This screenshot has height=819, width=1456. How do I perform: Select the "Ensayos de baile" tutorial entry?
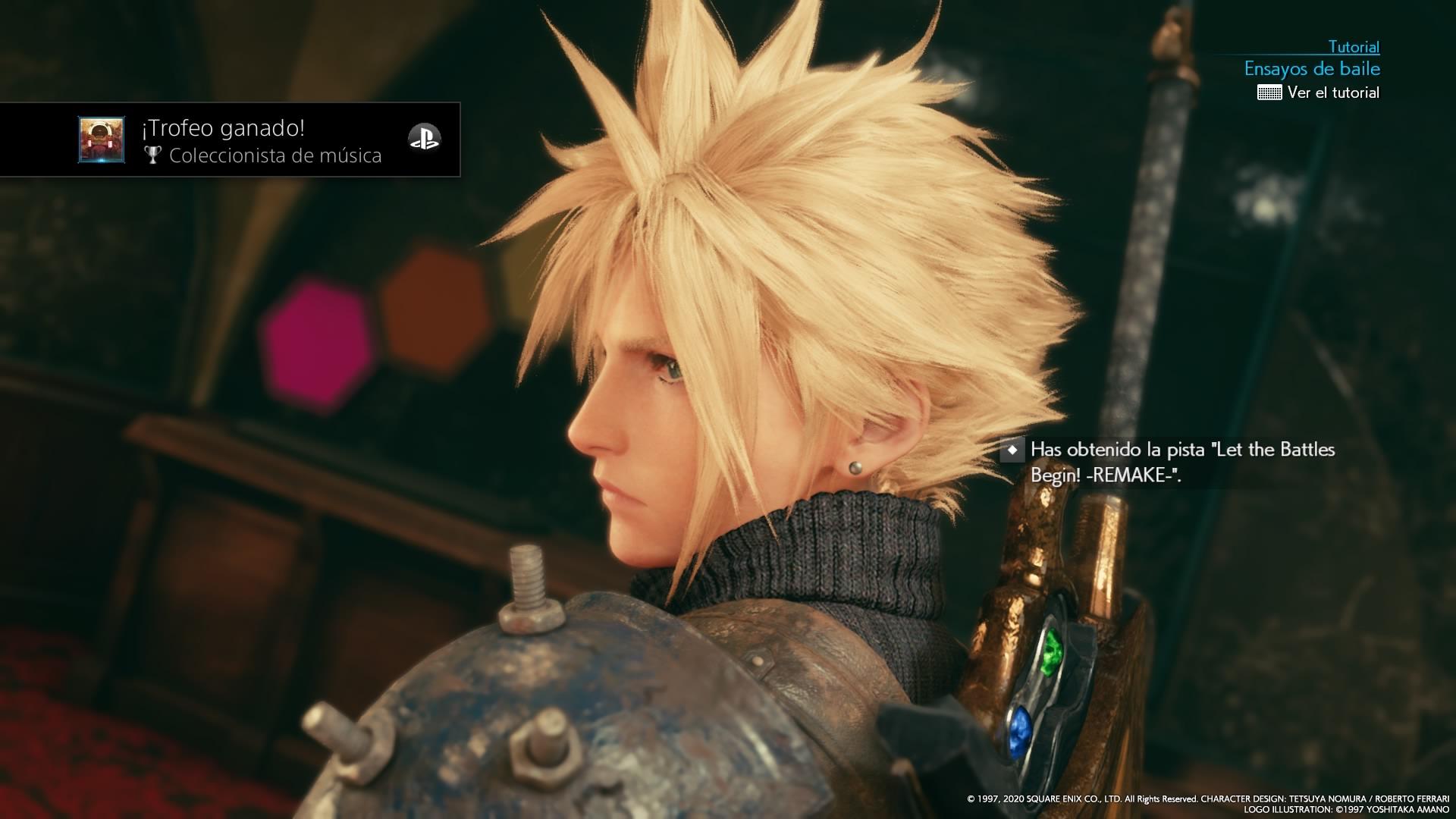point(1311,69)
